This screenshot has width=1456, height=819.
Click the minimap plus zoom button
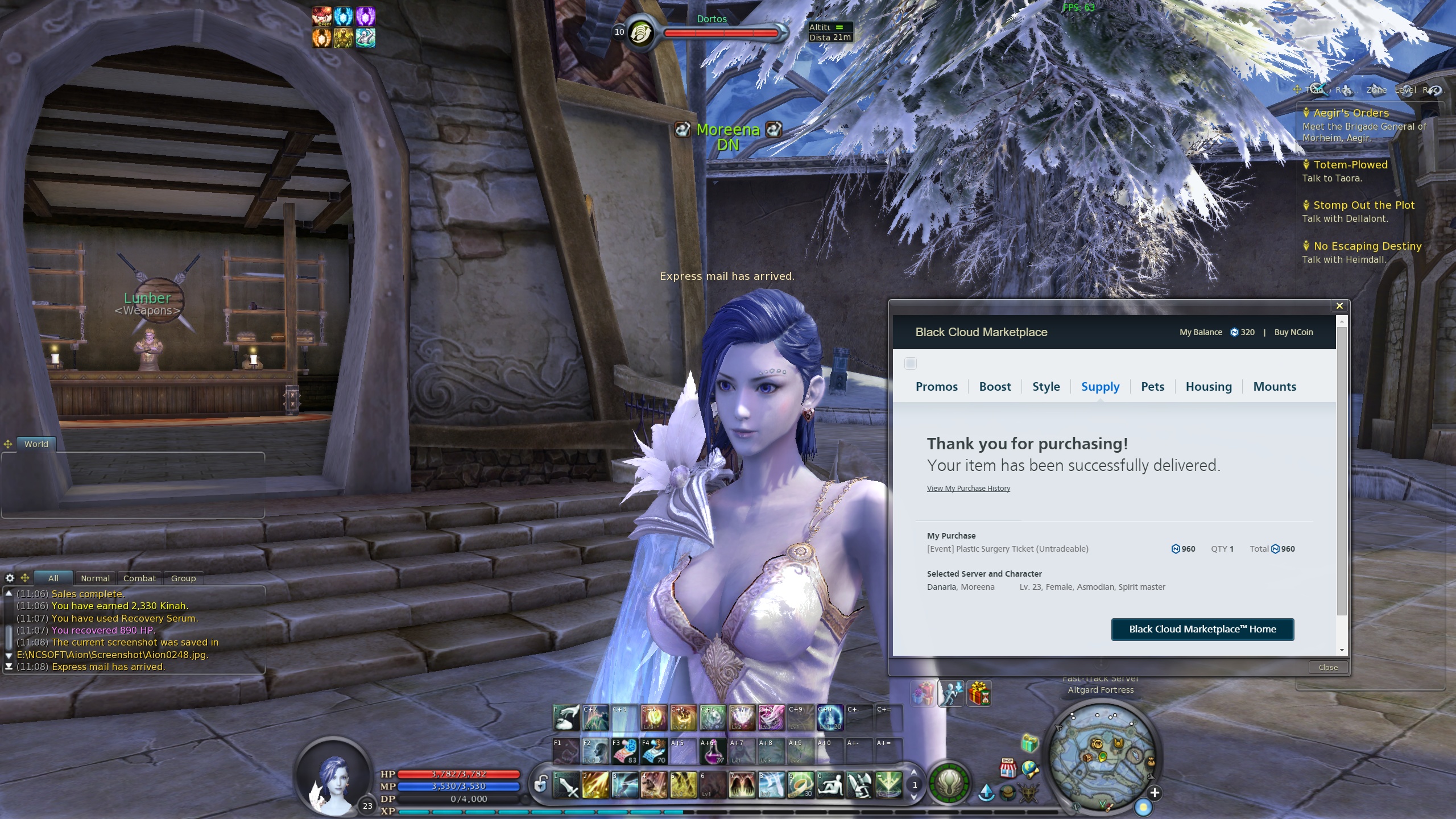pos(1154,793)
